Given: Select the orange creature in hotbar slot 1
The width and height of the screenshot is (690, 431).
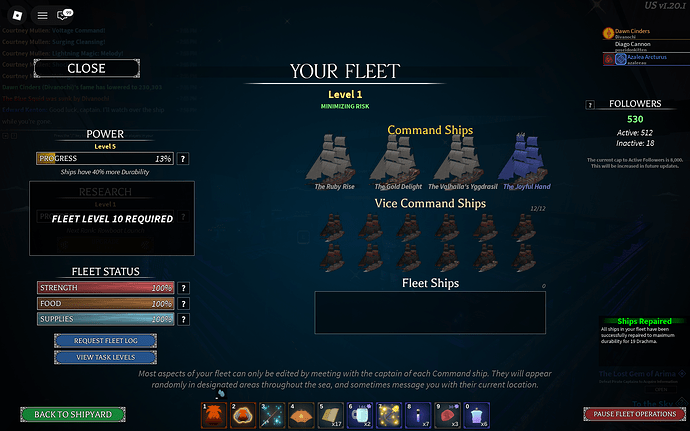Looking at the screenshot, I should (213, 414).
